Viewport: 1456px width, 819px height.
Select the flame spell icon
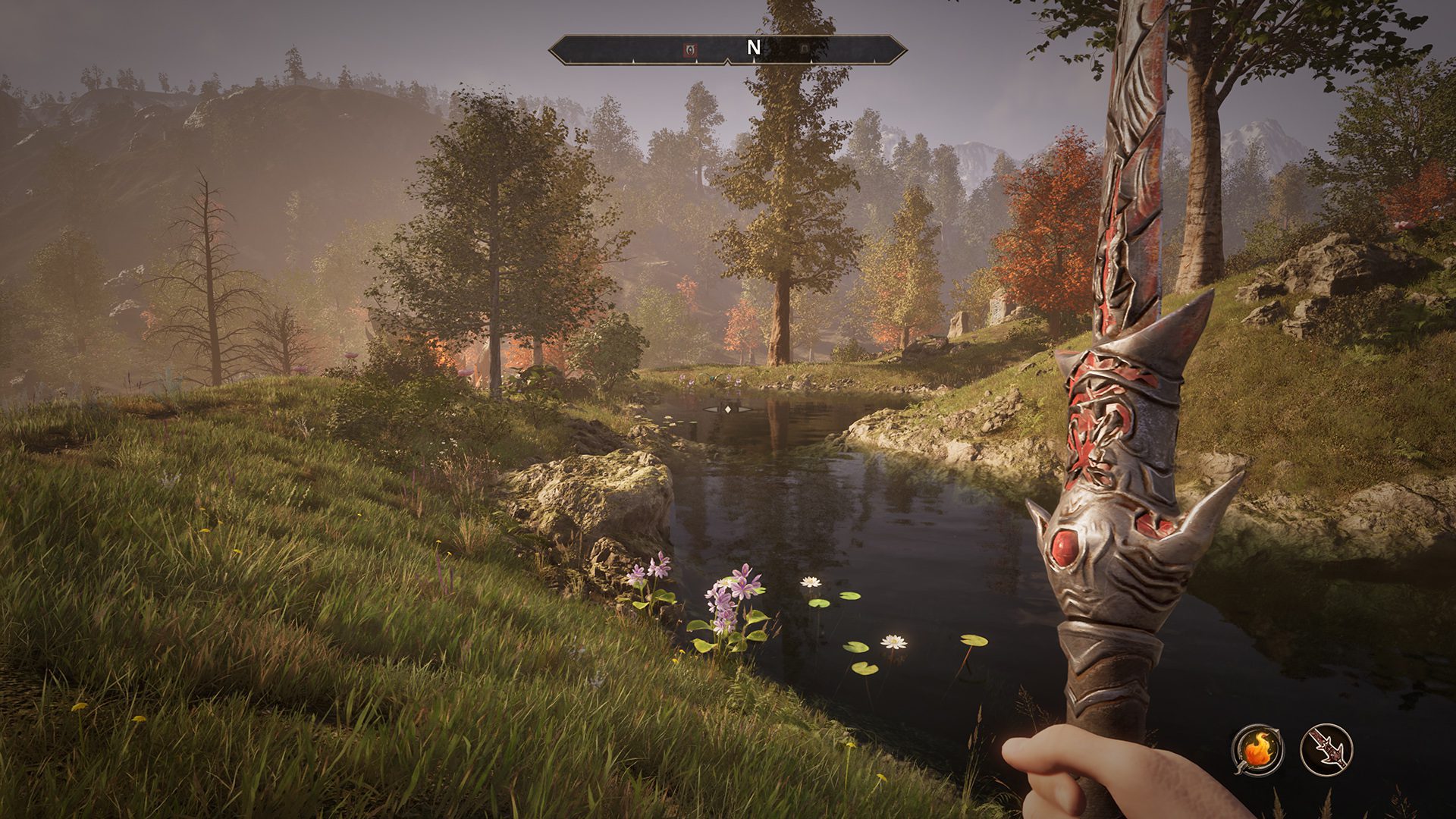[x=1258, y=749]
